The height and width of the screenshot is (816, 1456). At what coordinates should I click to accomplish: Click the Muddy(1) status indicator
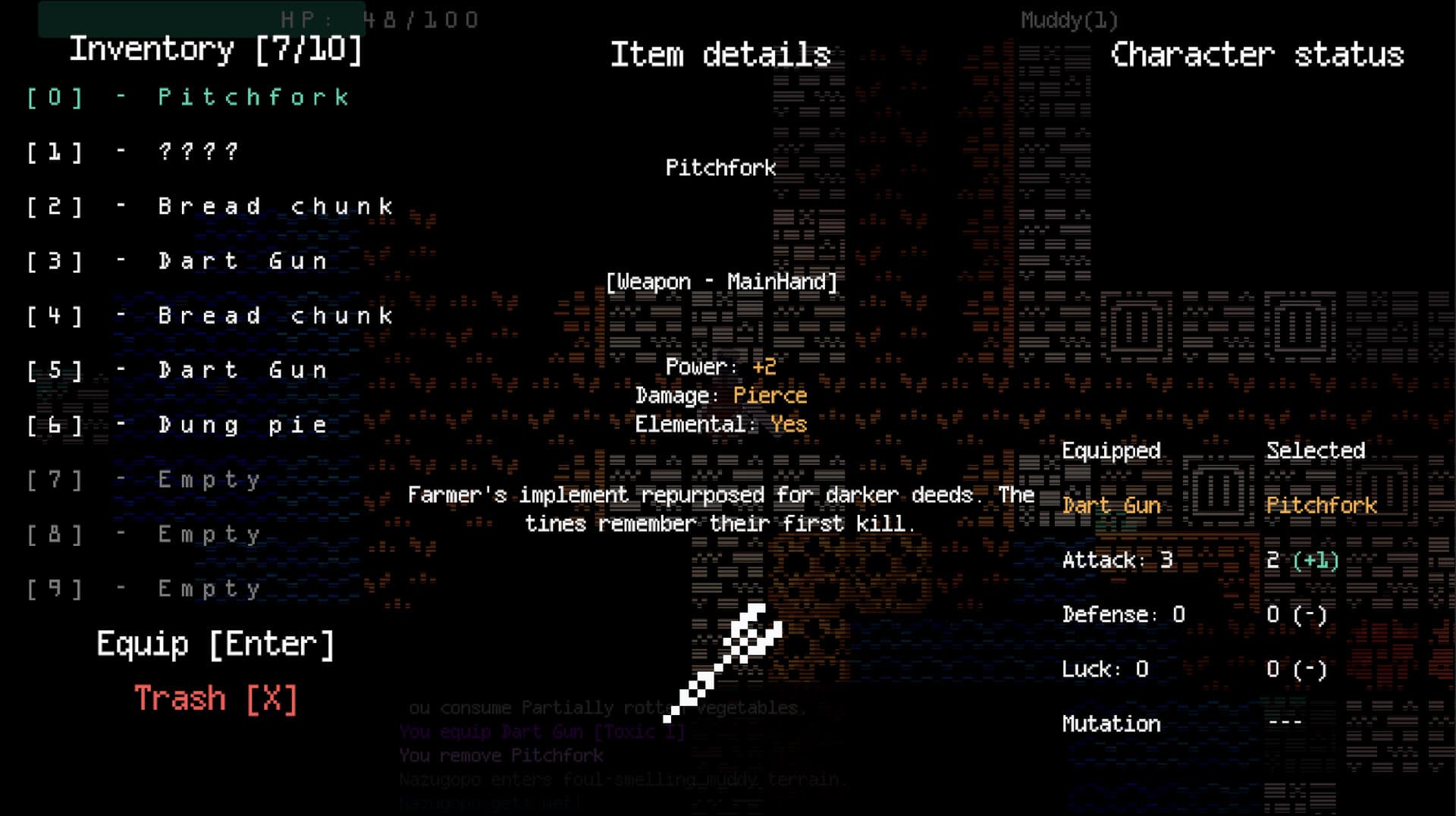[x=1069, y=20]
